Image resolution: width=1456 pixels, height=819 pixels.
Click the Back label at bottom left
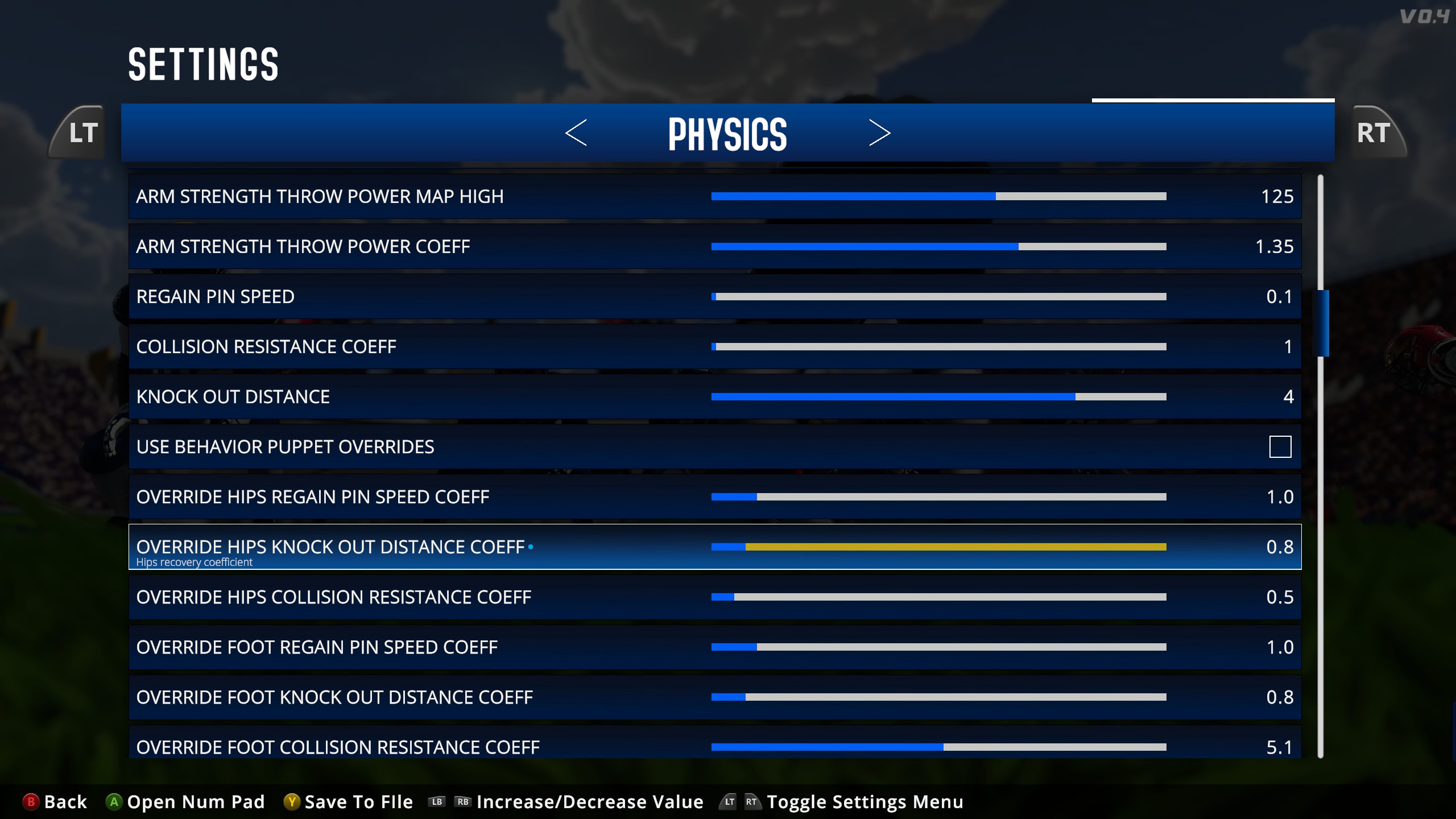point(64,801)
